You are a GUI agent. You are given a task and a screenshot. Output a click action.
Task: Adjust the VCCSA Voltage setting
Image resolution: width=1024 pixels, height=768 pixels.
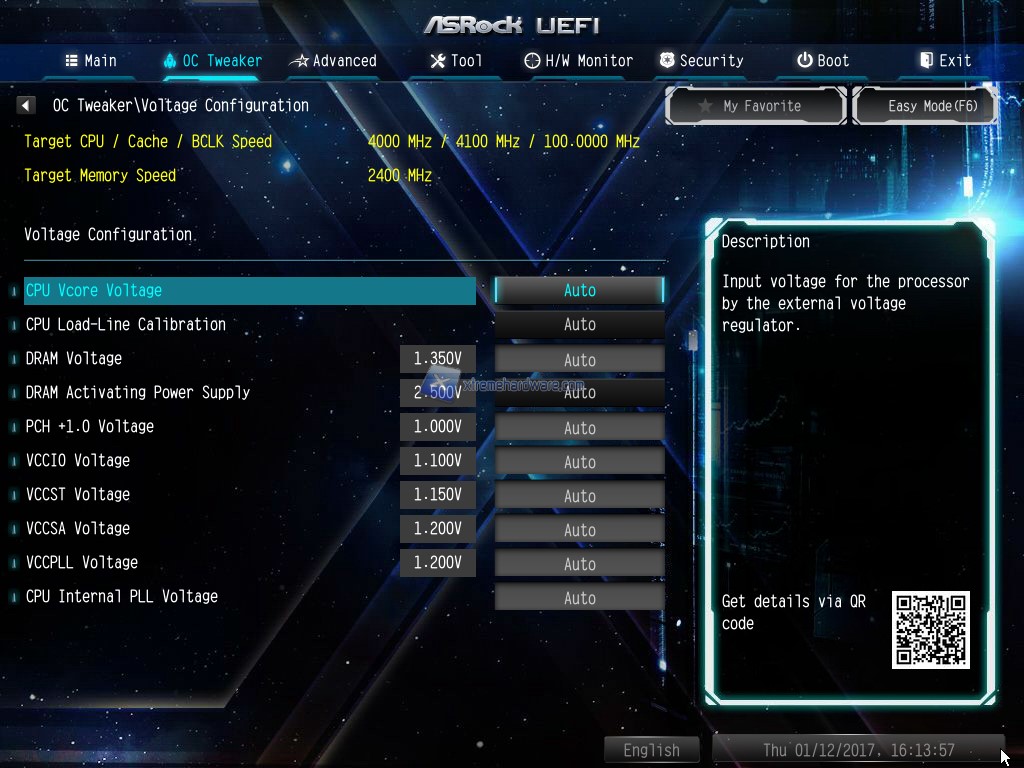(579, 529)
